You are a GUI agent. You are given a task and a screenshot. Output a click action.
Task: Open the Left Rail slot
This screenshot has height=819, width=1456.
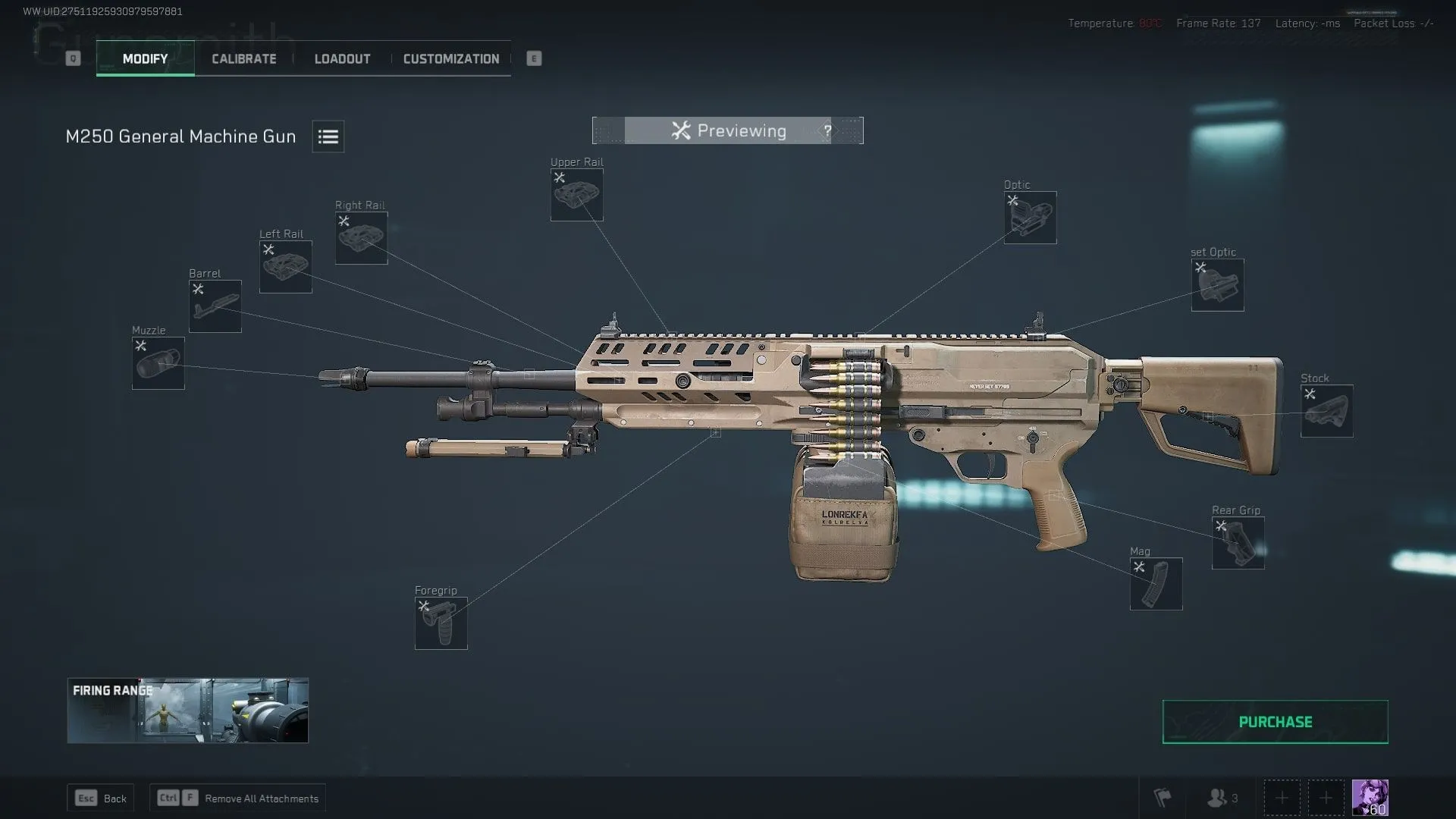coord(285,267)
